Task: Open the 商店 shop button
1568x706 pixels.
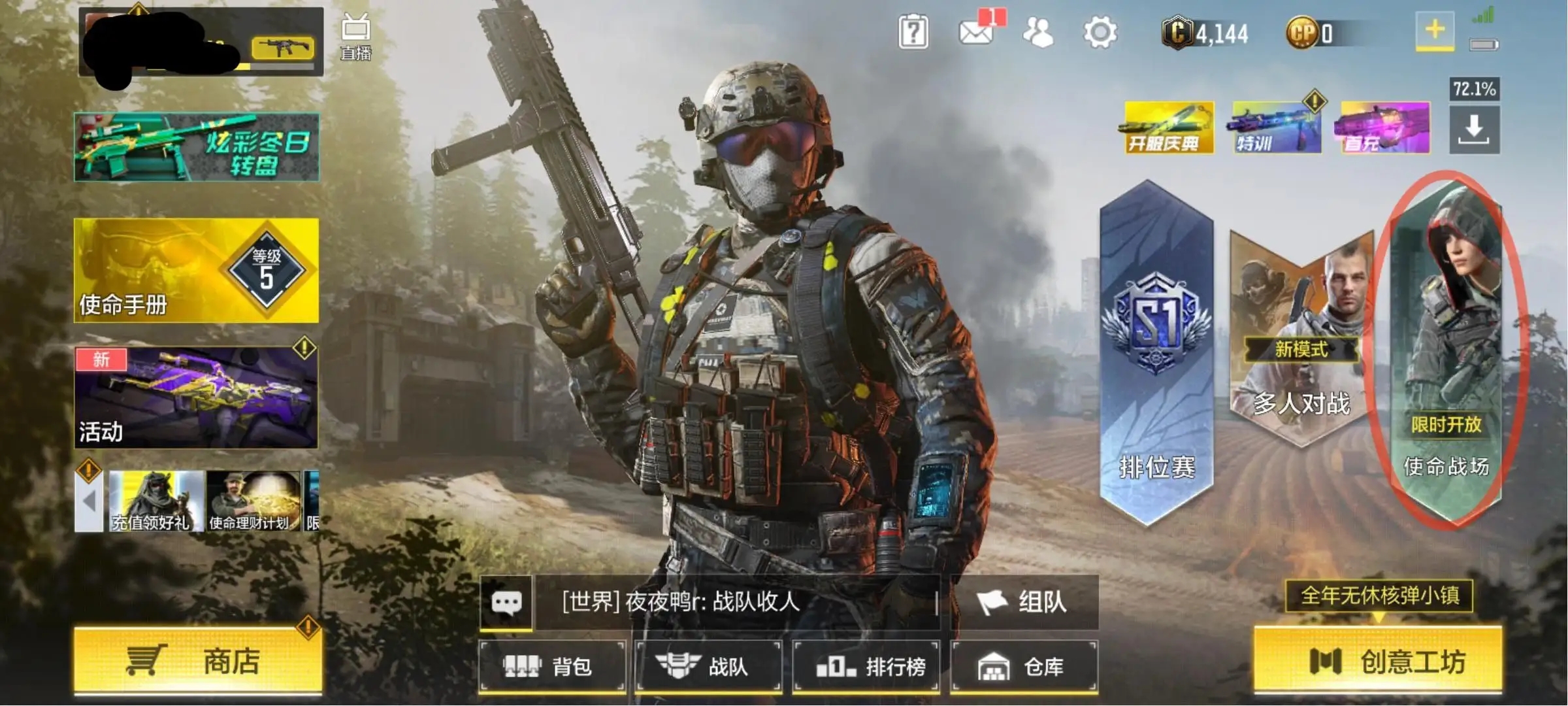Action: coord(198,661)
